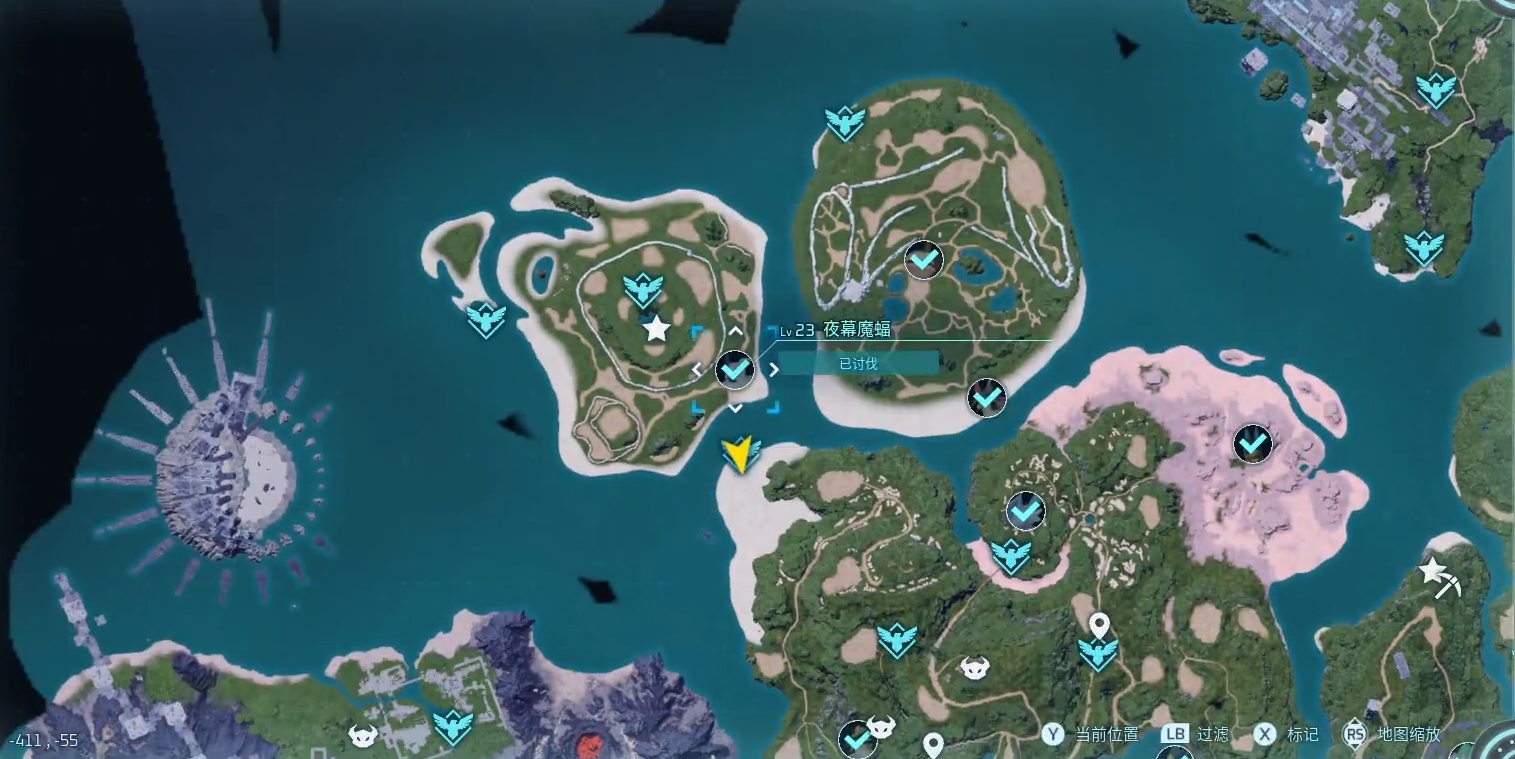Select the boss checkmark on the round island's south beach
The height and width of the screenshot is (759, 1515).
point(987,398)
